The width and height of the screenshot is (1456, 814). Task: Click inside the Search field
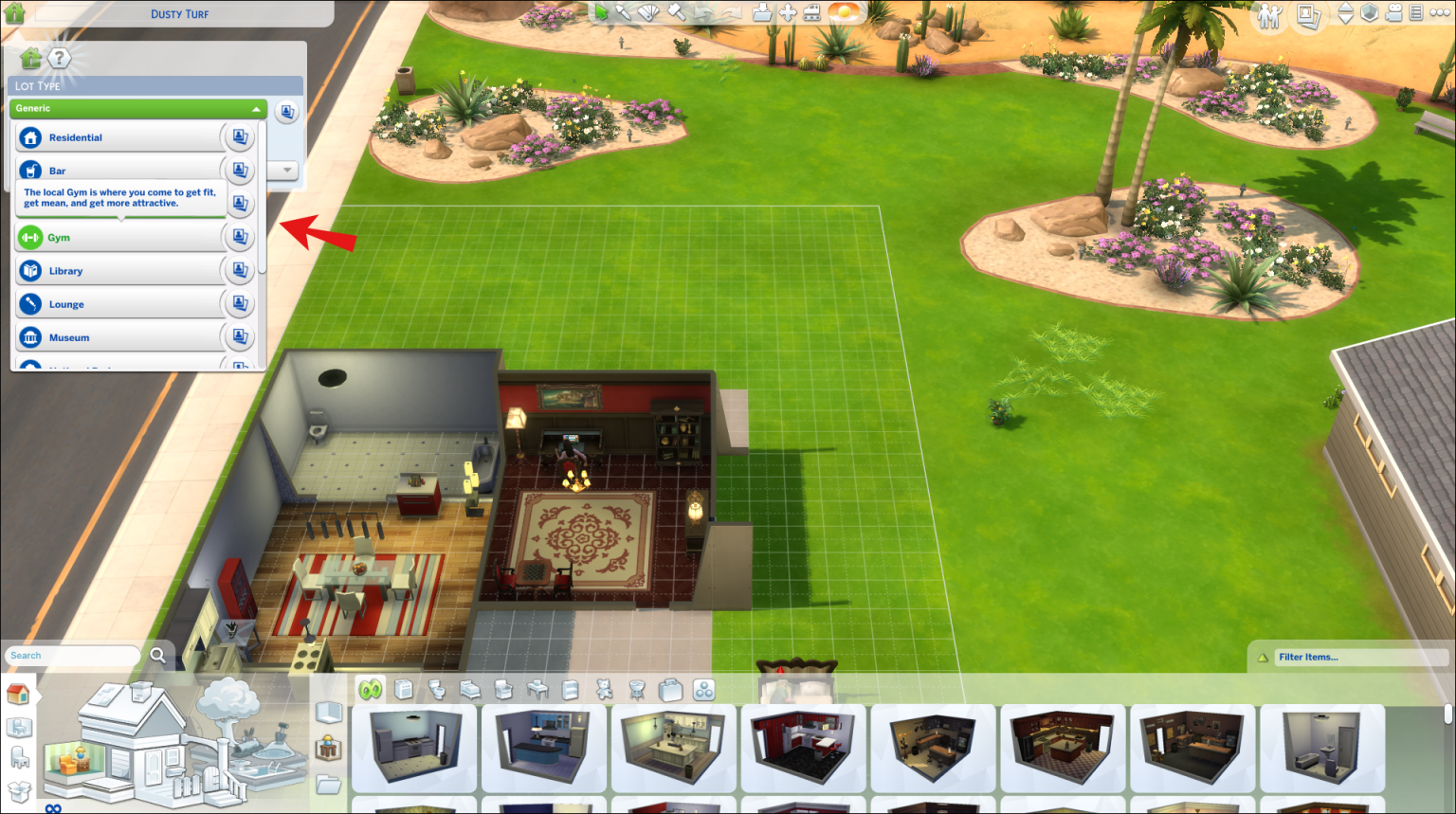tap(71, 655)
